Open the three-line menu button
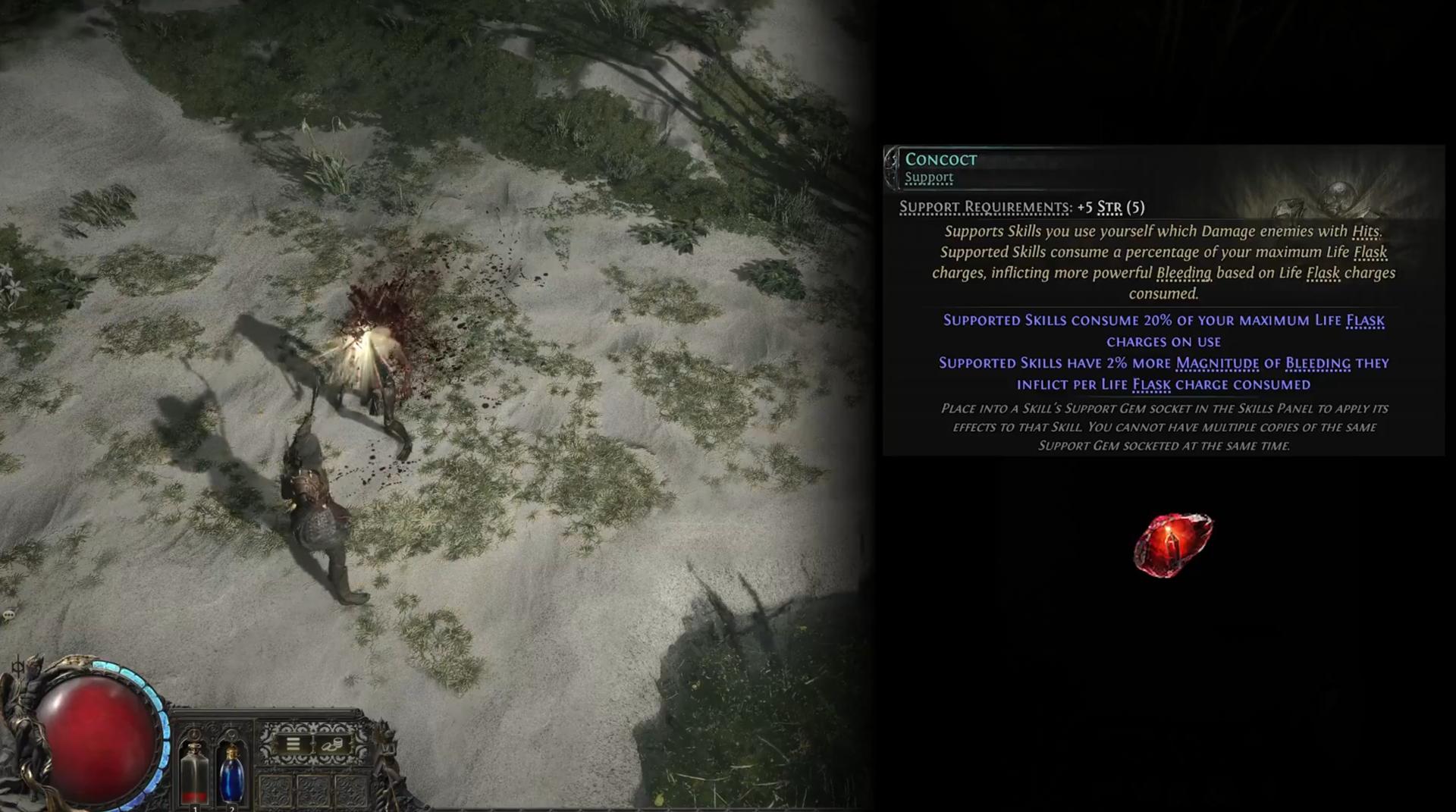This screenshot has width=1456, height=812. tap(293, 744)
